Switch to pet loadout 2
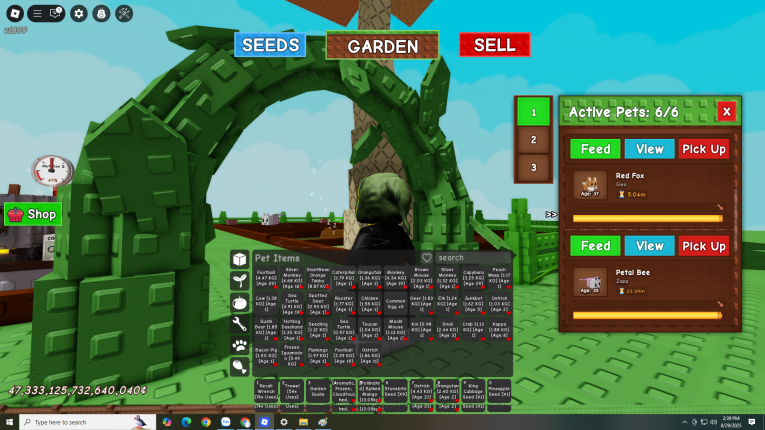The width and height of the screenshot is (765, 430). coord(533,140)
